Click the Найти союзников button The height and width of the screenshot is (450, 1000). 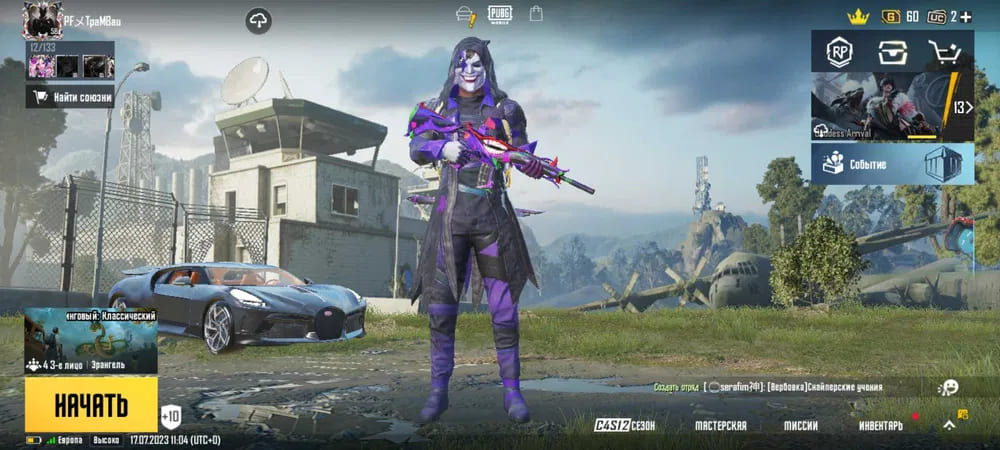pos(70,97)
